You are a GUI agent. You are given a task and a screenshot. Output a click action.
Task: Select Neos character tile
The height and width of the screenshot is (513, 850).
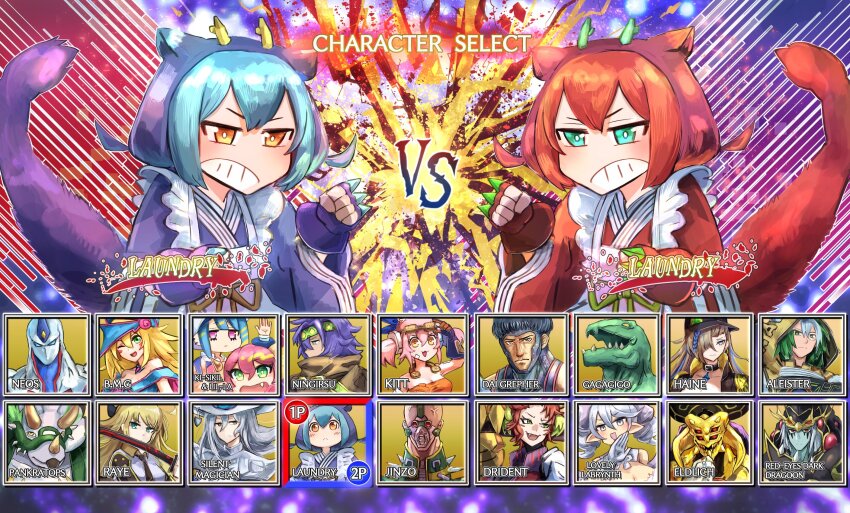(46, 355)
